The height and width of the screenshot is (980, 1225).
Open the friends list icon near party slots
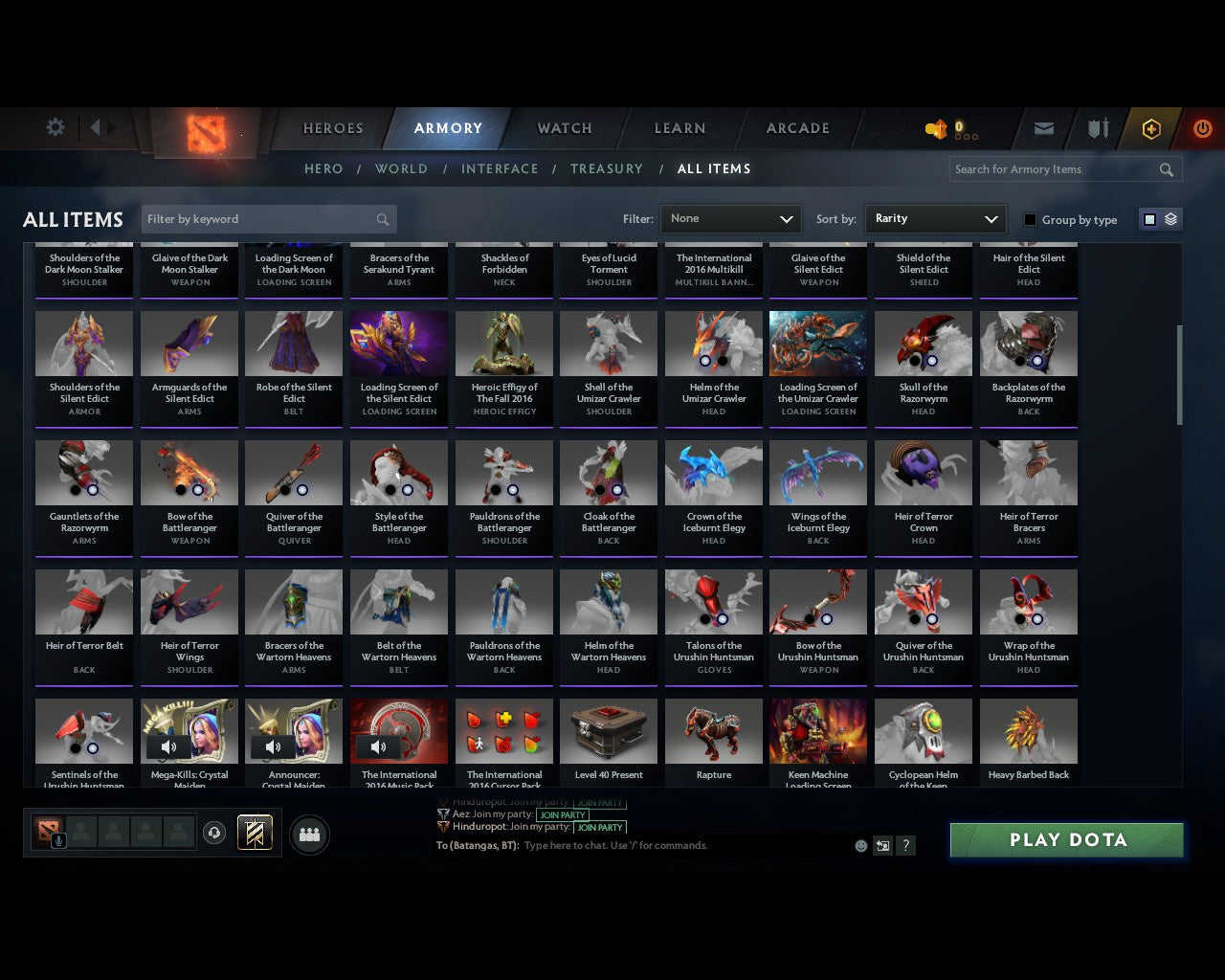click(x=308, y=835)
